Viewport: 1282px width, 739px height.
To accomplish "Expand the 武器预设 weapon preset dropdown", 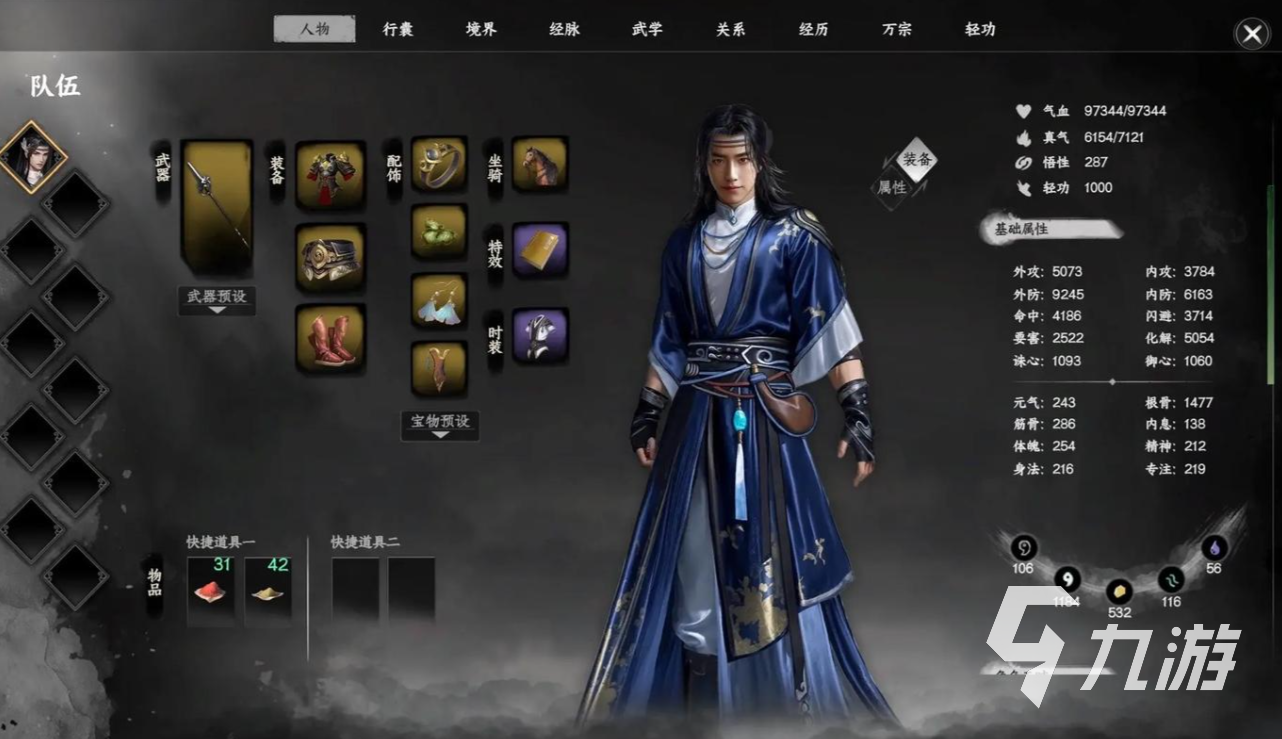I will (x=217, y=301).
